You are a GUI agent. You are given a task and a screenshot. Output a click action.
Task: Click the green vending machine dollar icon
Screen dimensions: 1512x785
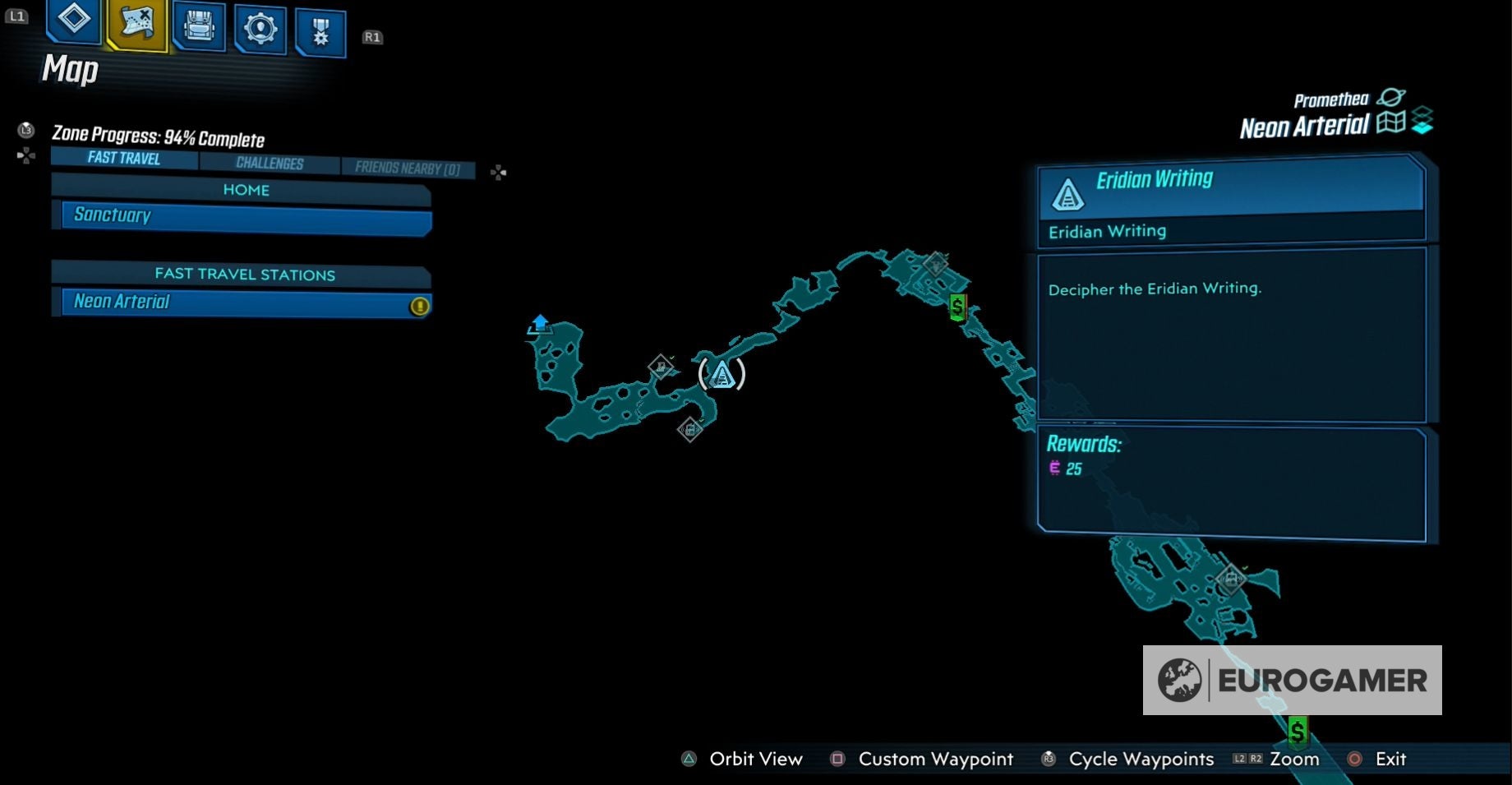[957, 308]
